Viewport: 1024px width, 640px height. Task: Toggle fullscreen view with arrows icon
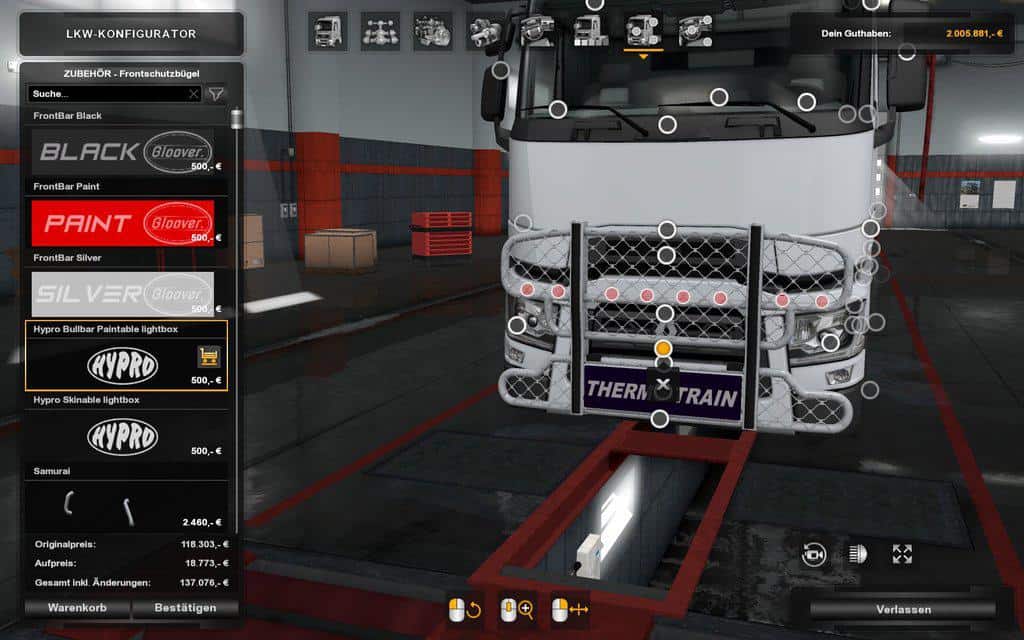(x=902, y=554)
